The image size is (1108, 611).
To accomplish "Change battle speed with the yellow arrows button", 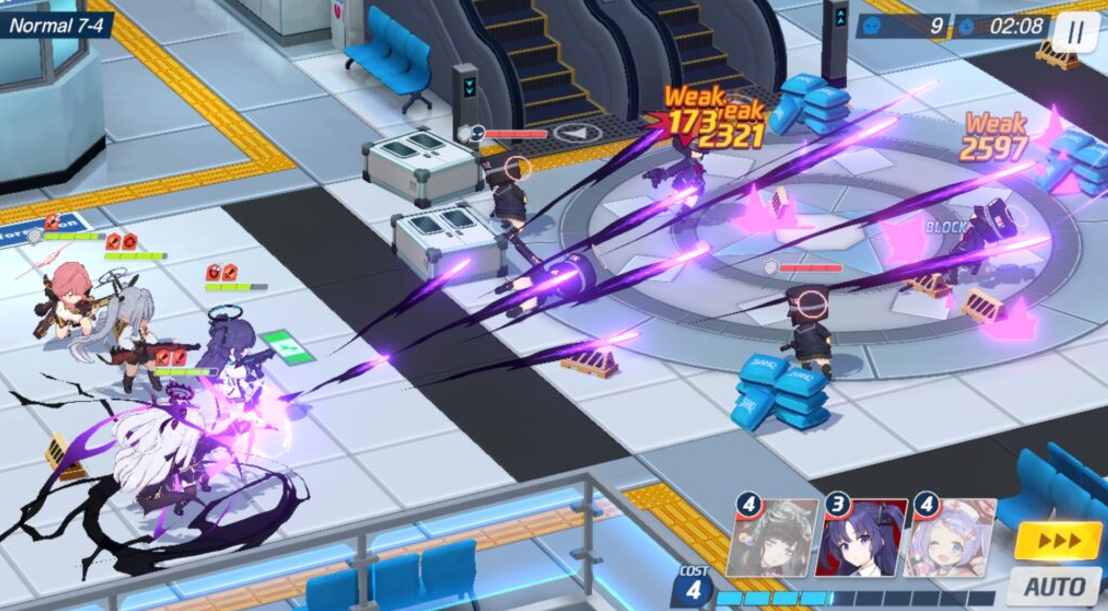I will tap(1055, 540).
